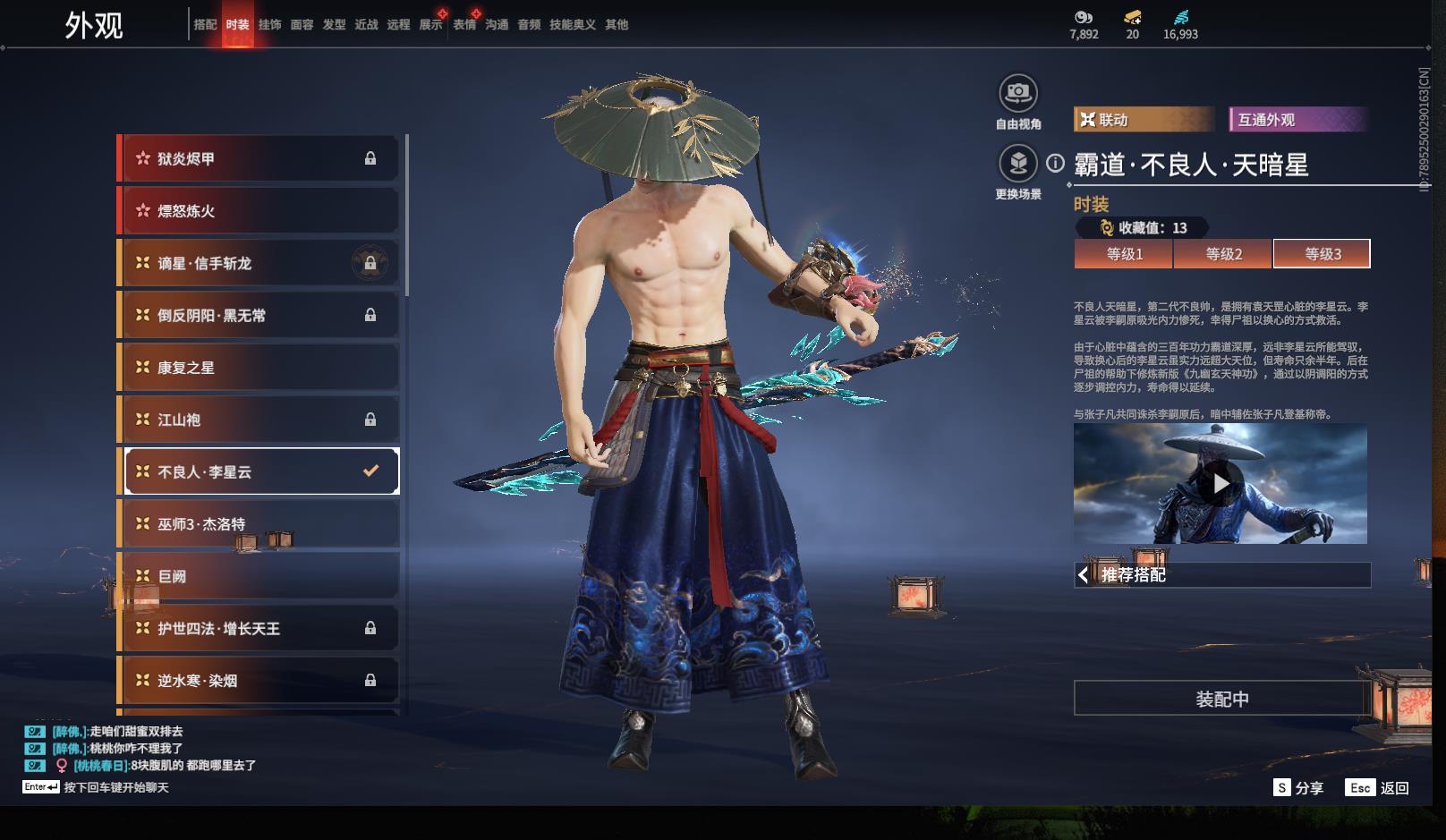Go to the 发型 hairstyle tab

334,24
